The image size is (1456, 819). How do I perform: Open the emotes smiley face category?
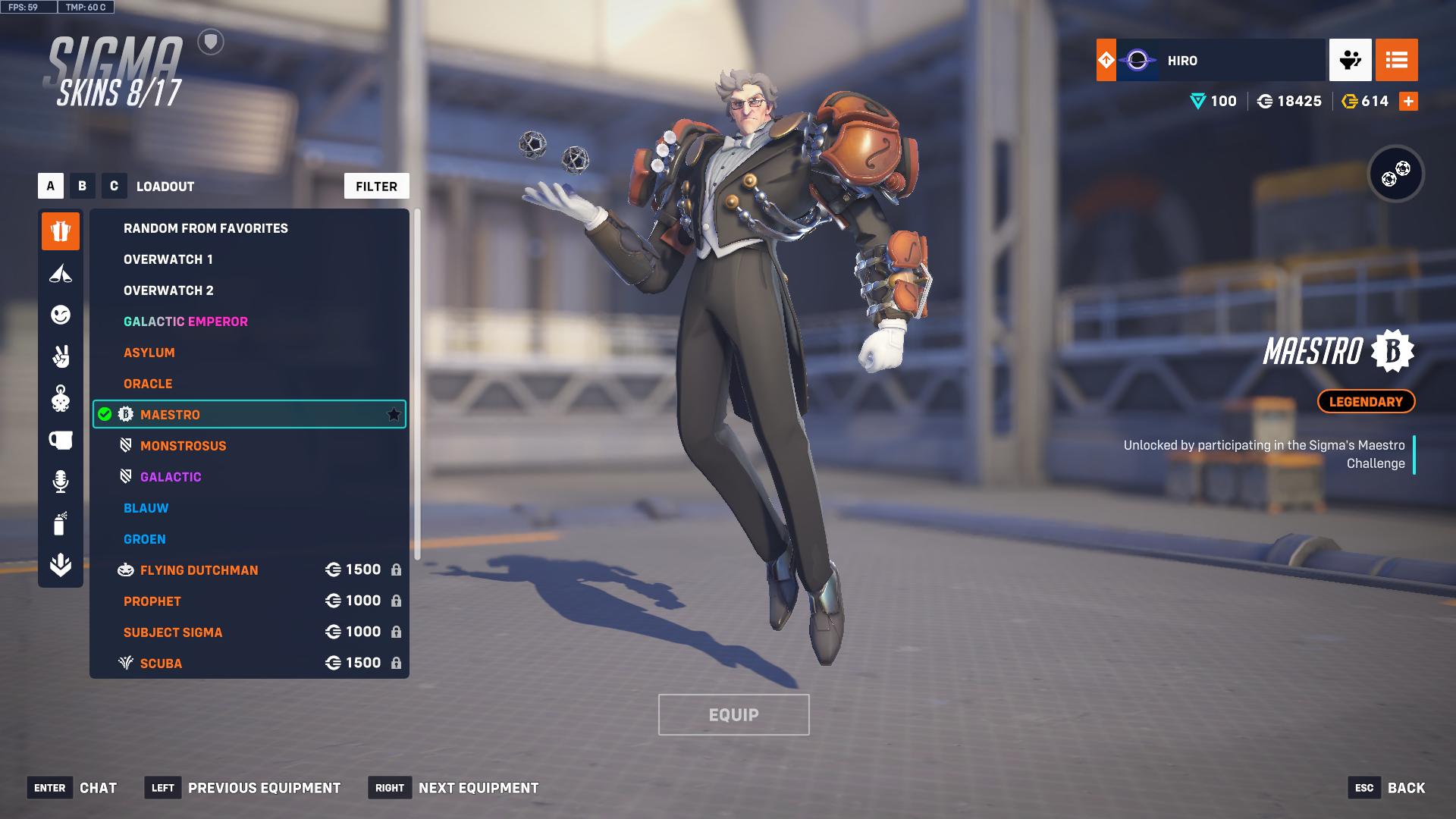[61, 315]
